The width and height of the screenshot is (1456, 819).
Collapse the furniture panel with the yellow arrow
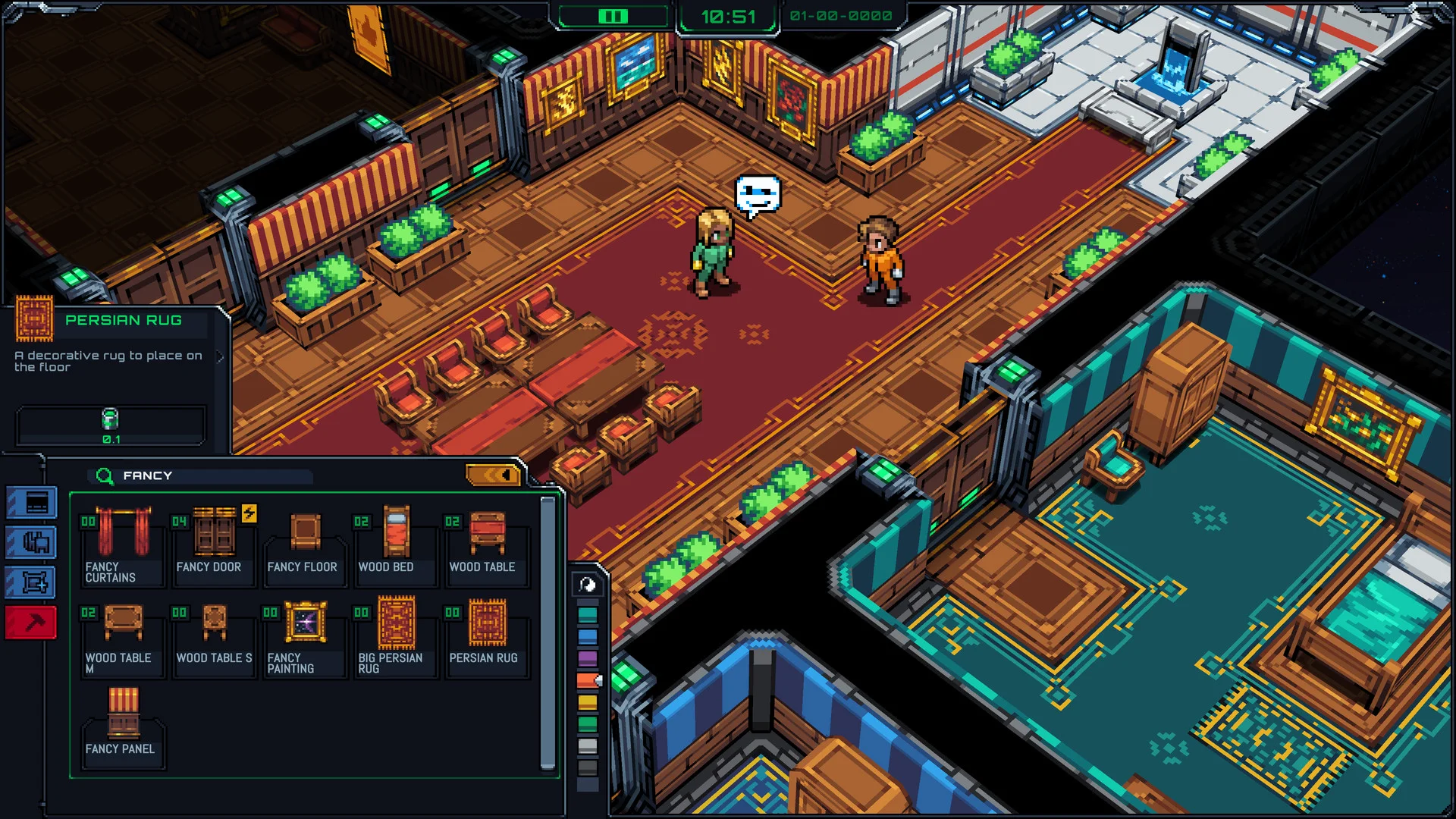[x=492, y=475]
